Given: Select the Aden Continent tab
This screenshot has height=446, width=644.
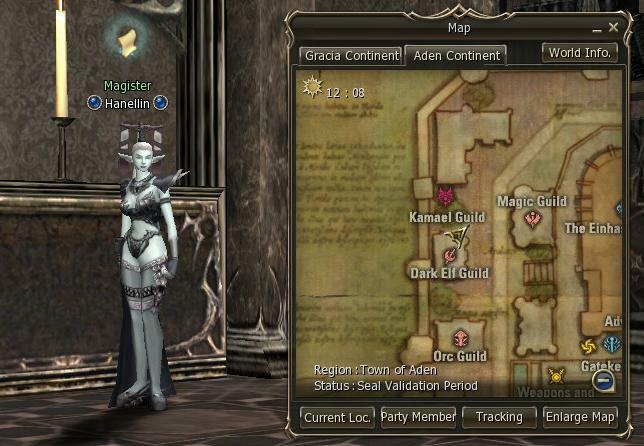Looking at the screenshot, I should pos(457,56).
